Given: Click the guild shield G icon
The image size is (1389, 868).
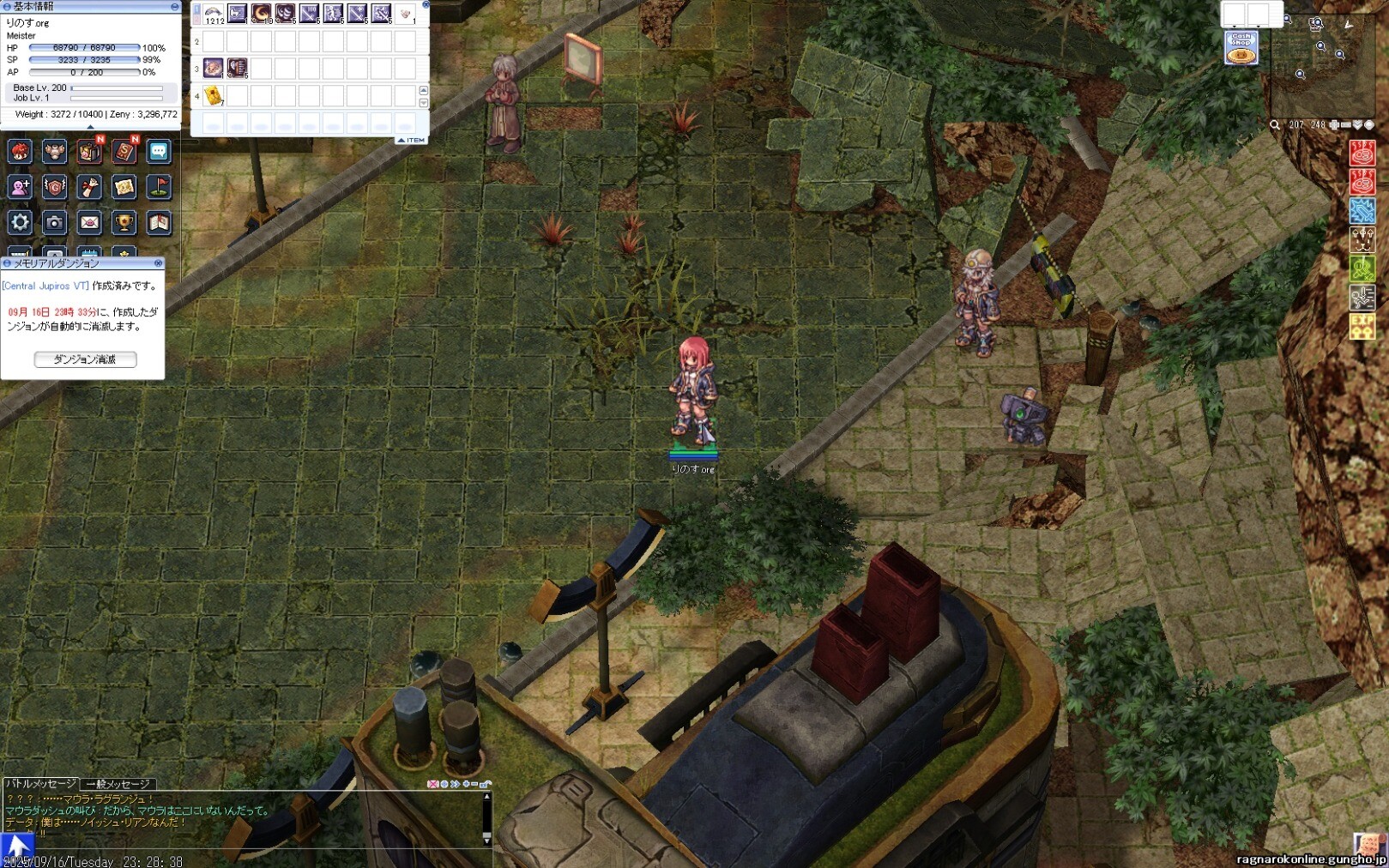Looking at the screenshot, I should pyautogui.click(x=54, y=187).
